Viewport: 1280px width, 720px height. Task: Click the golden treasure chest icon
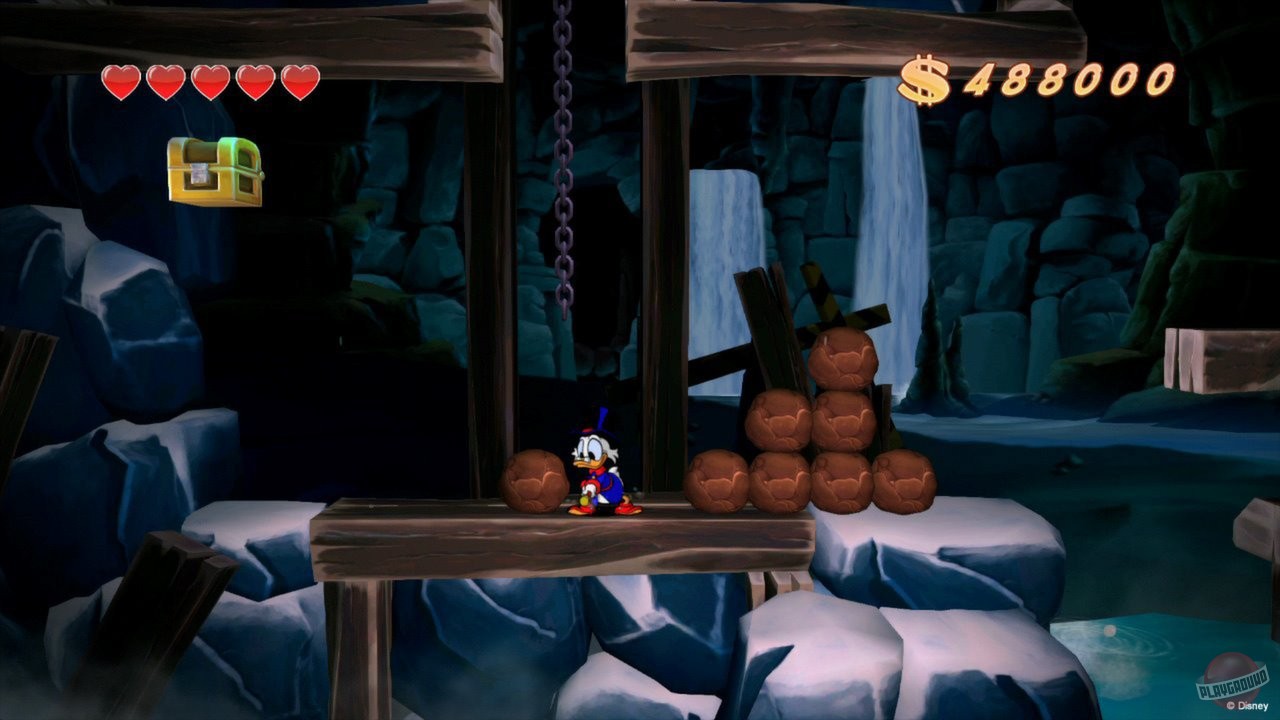[x=213, y=173]
